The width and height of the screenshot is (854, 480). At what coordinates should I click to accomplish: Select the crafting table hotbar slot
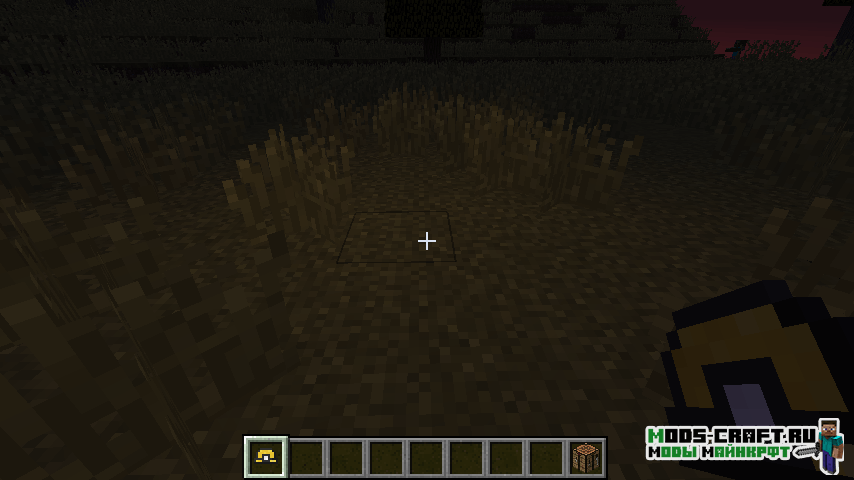click(585, 458)
